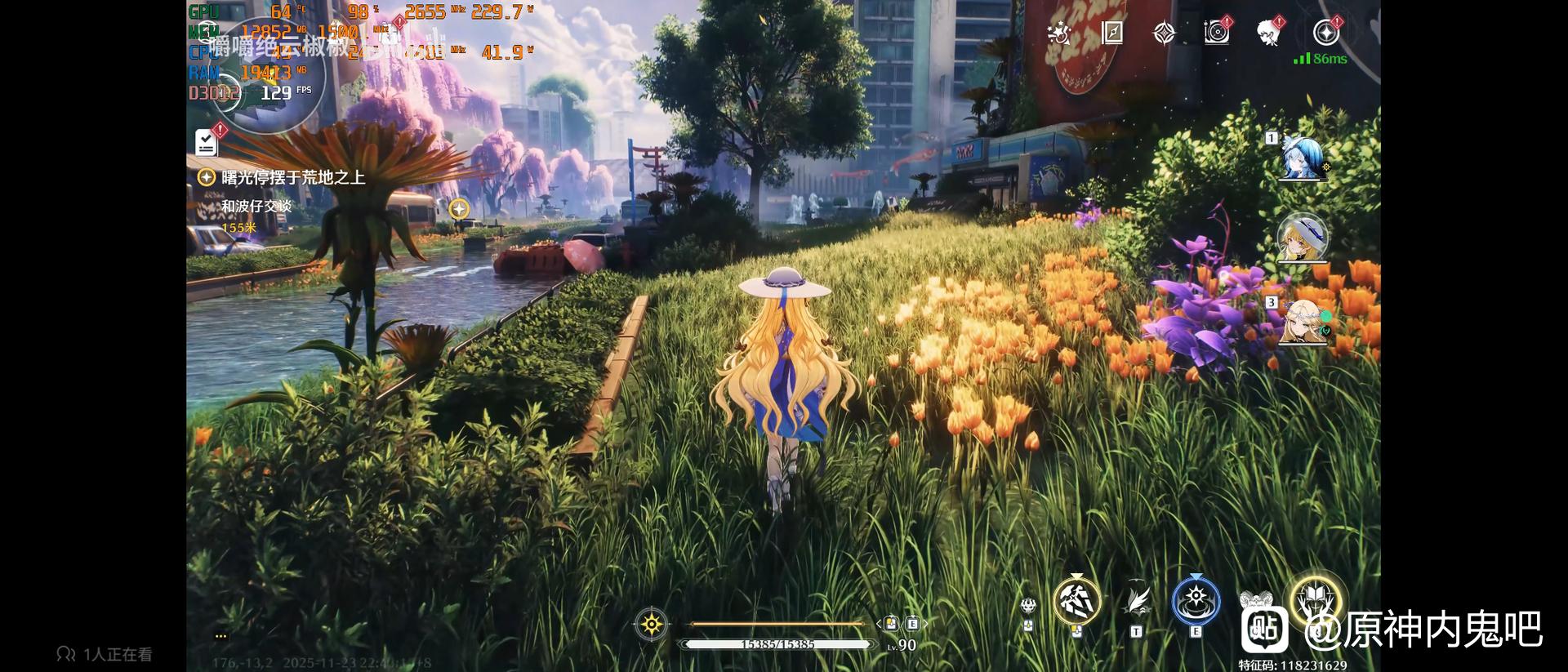Viewport: 1568px width, 672px height.
Task: Select the tracked quest 曙光停摆于荒地之上
Action: (x=292, y=177)
